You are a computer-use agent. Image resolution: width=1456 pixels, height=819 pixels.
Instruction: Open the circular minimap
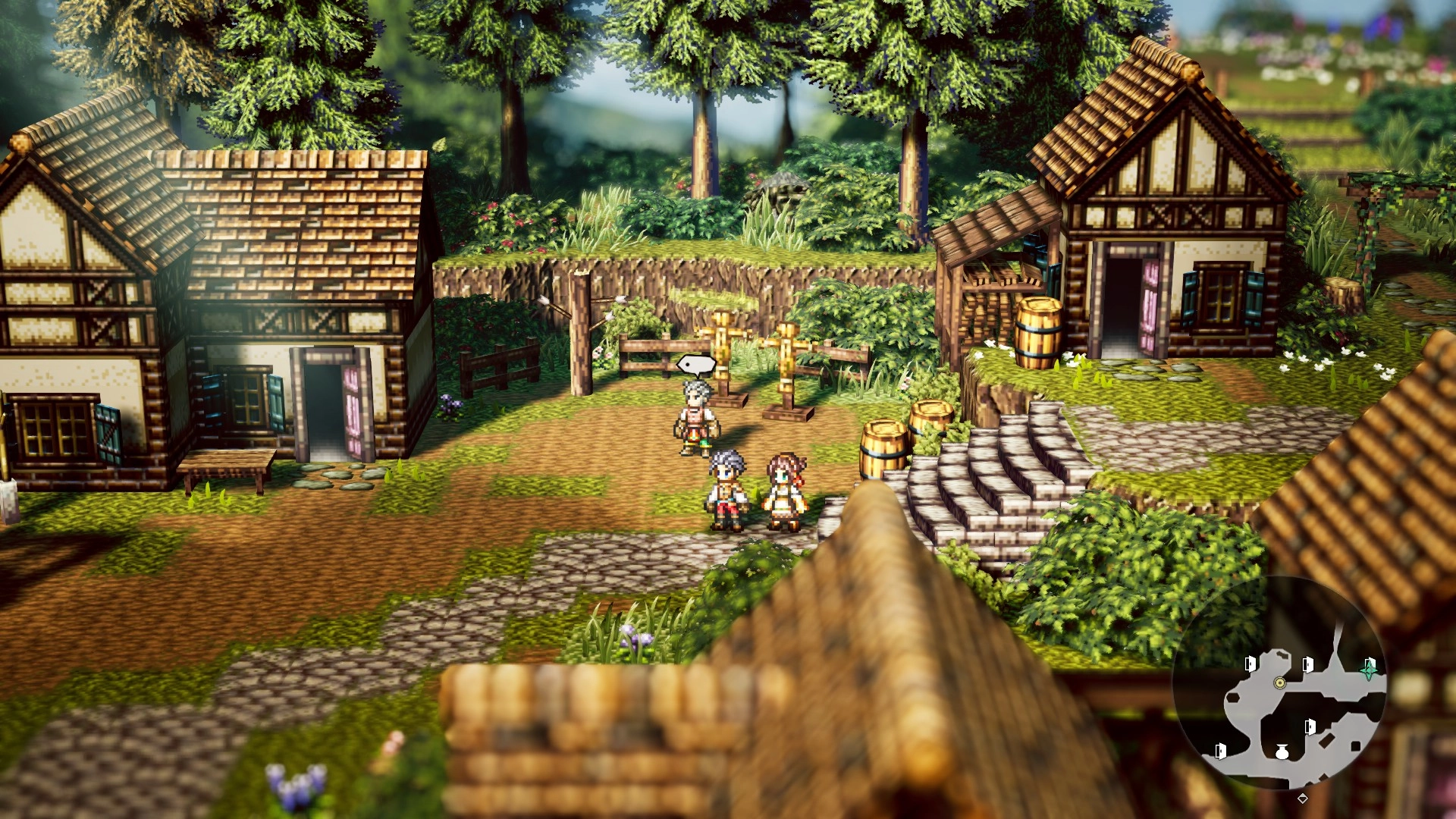(1279, 682)
